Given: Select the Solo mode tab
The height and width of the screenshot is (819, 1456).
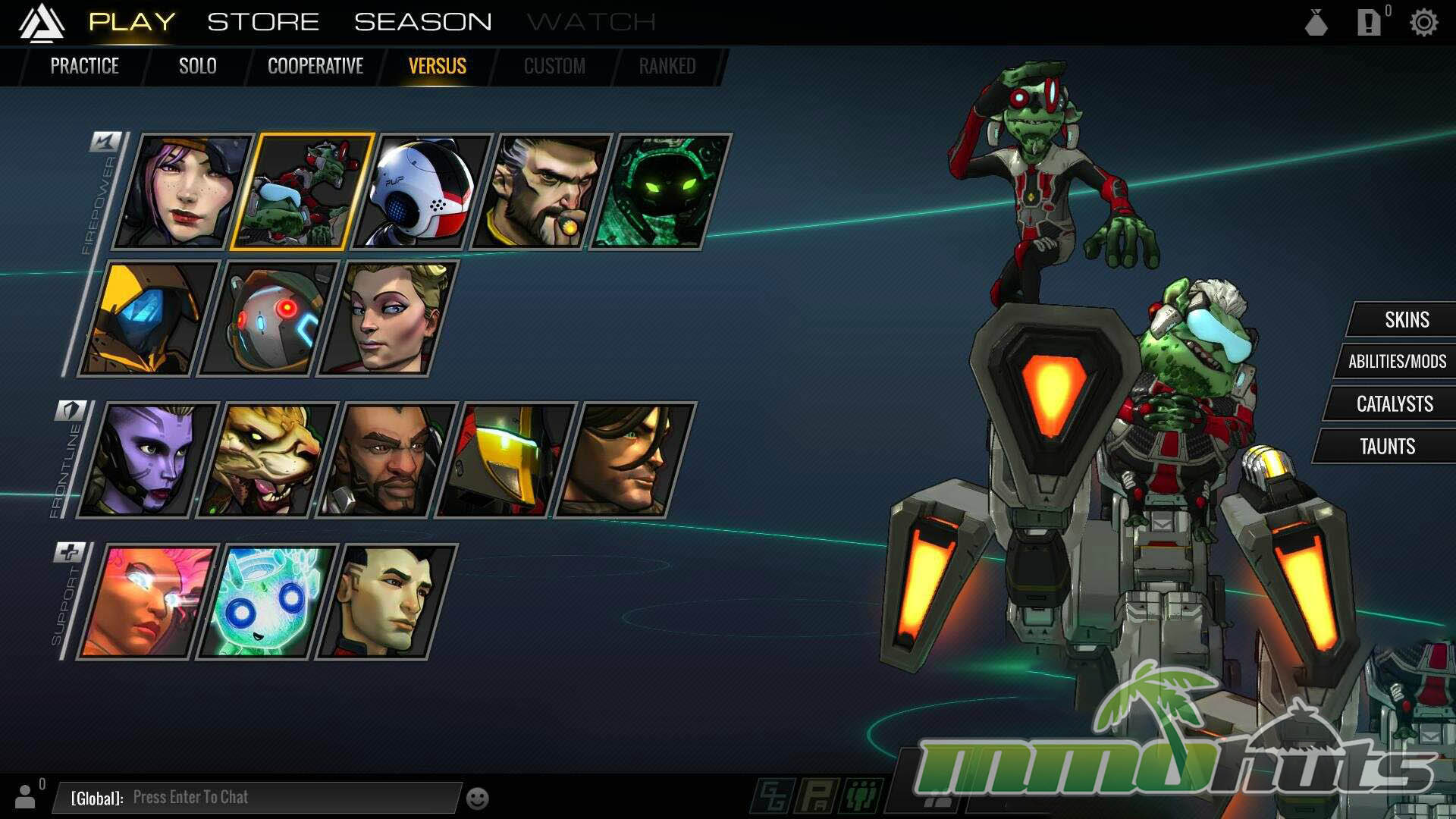Looking at the screenshot, I should 197,67.
